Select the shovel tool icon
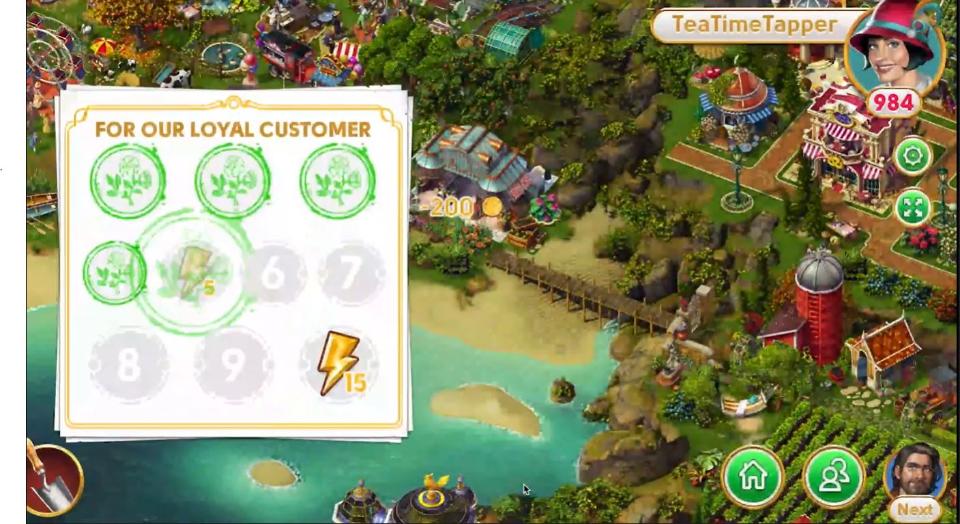Screen dimensions: 960x524 point(52,479)
